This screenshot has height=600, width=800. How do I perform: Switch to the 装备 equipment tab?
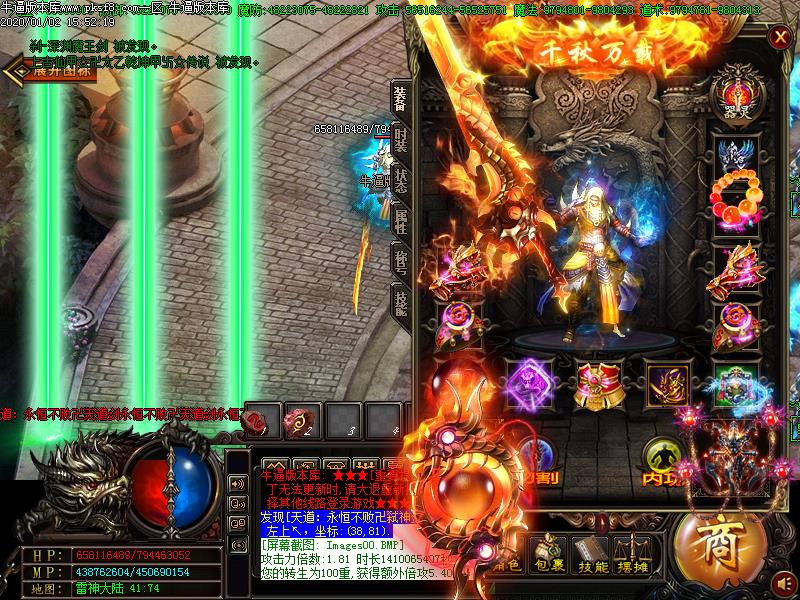(x=399, y=98)
